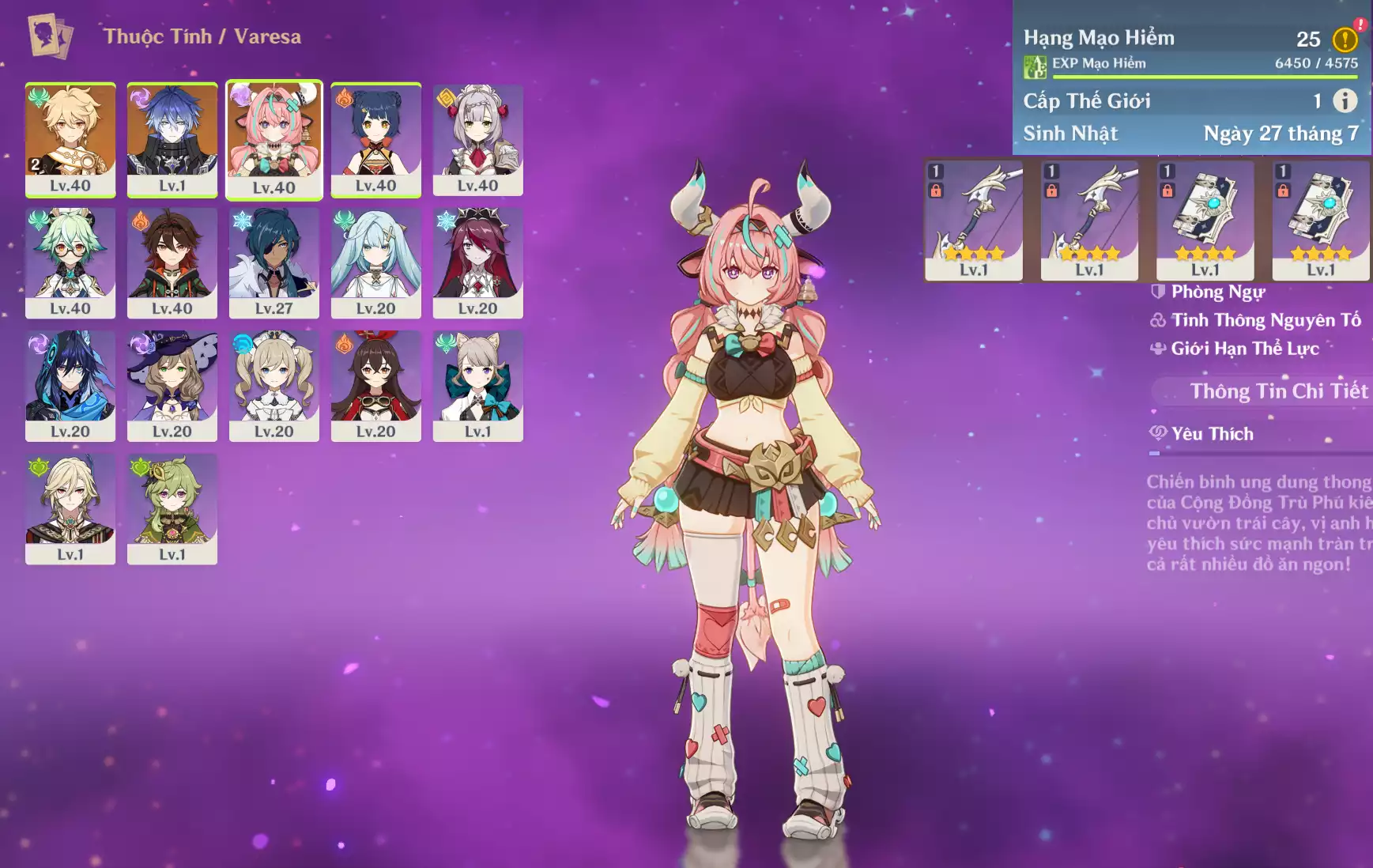
Task: Choose the Lv.1 Electro character beside Aether
Action: coord(172,139)
